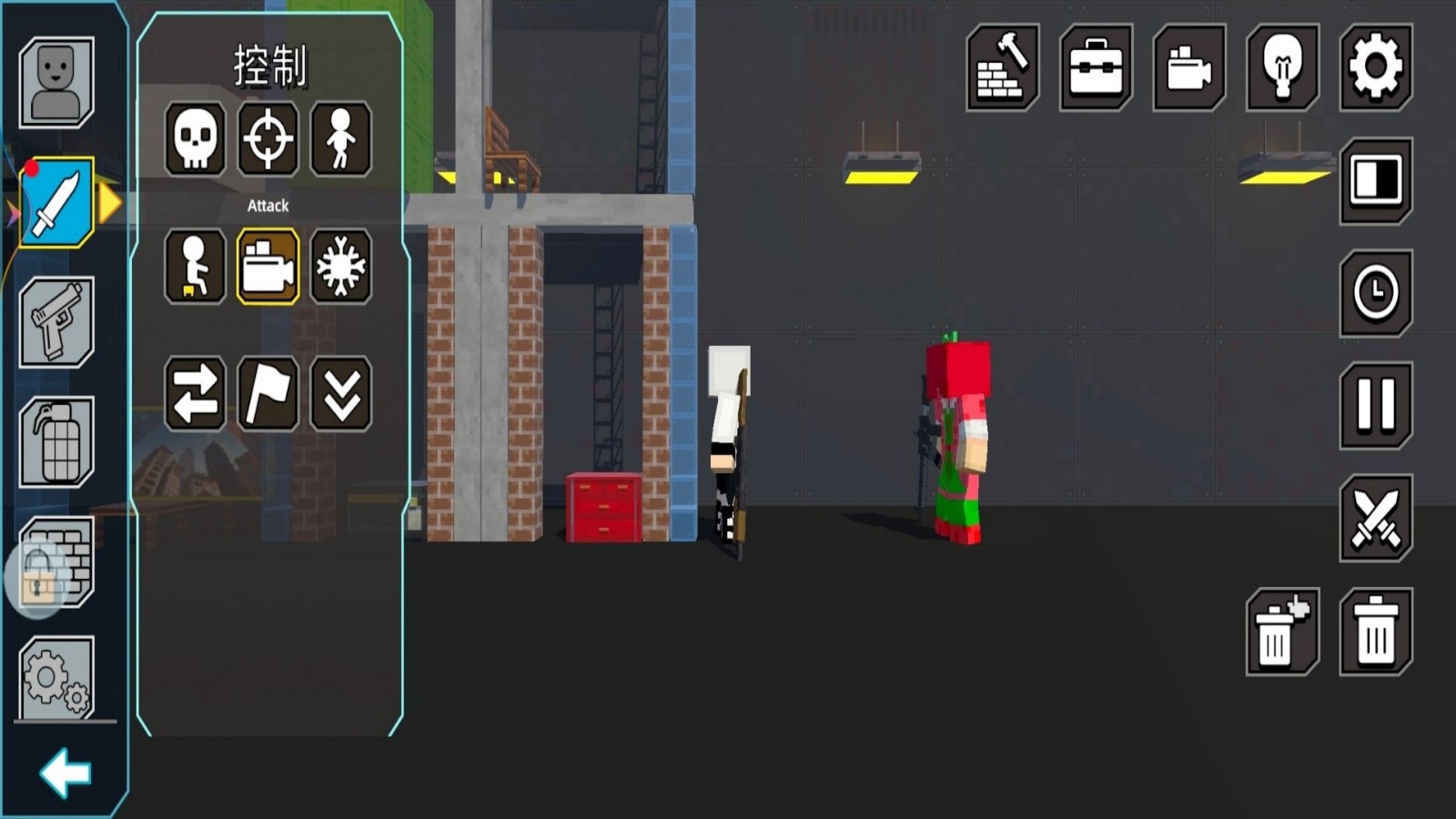1456x819 pixels.
Task: Open the briefcase toolbox button
Action: (1096, 68)
